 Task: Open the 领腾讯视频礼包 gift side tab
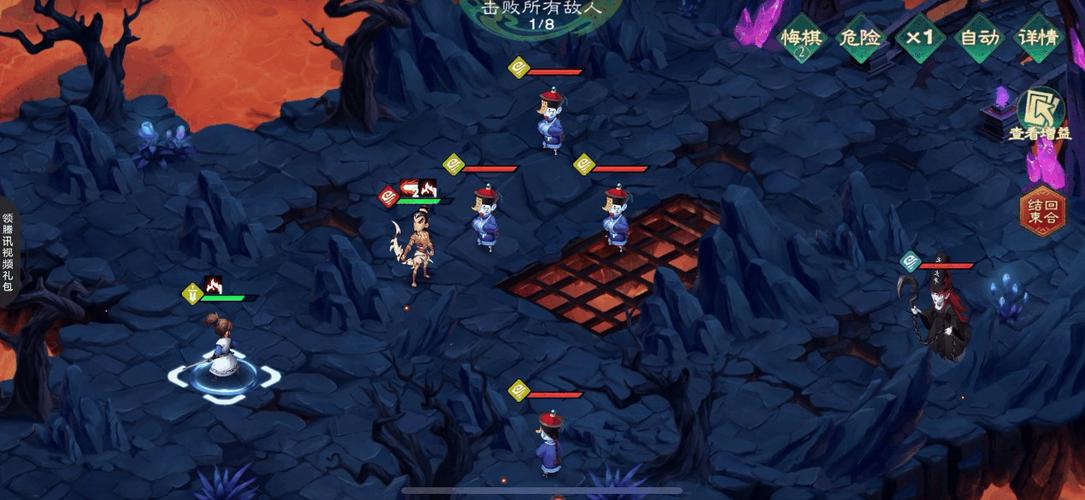8,250
